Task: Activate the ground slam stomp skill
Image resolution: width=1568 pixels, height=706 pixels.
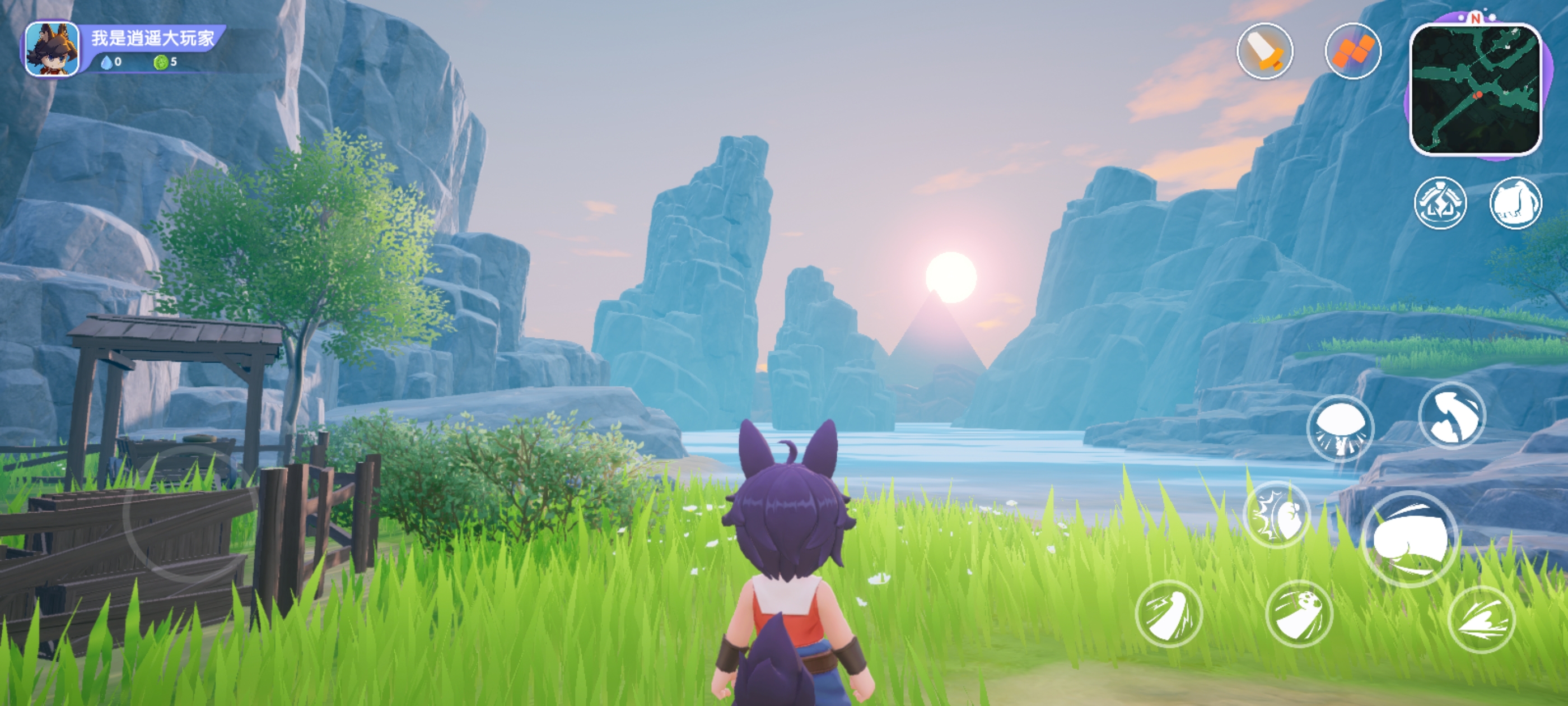Action: pos(1340,428)
